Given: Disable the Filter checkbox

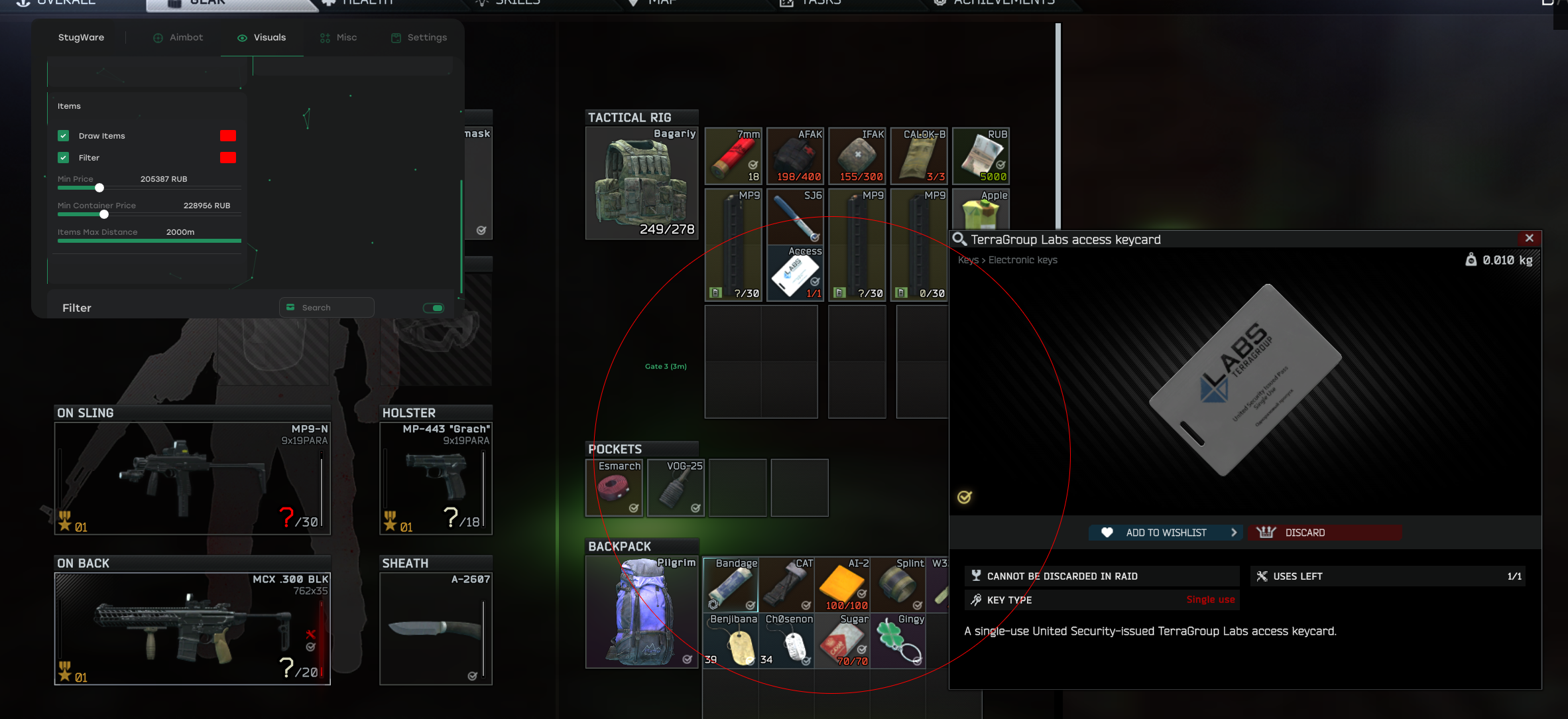Looking at the screenshot, I should pyautogui.click(x=63, y=158).
